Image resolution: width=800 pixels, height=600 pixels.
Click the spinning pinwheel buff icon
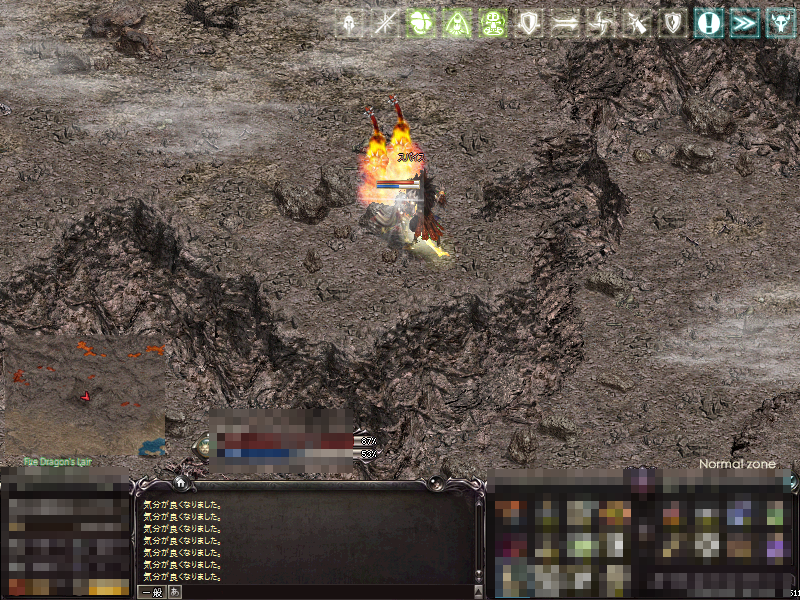coord(601,23)
